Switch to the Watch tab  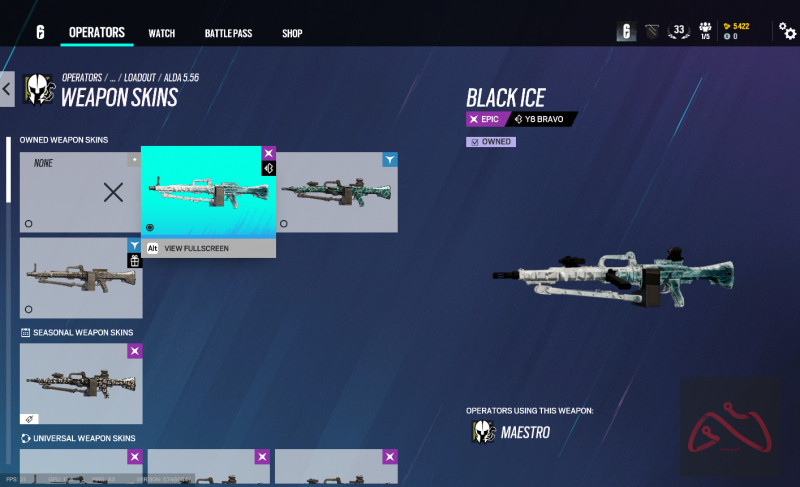[162, 33]
